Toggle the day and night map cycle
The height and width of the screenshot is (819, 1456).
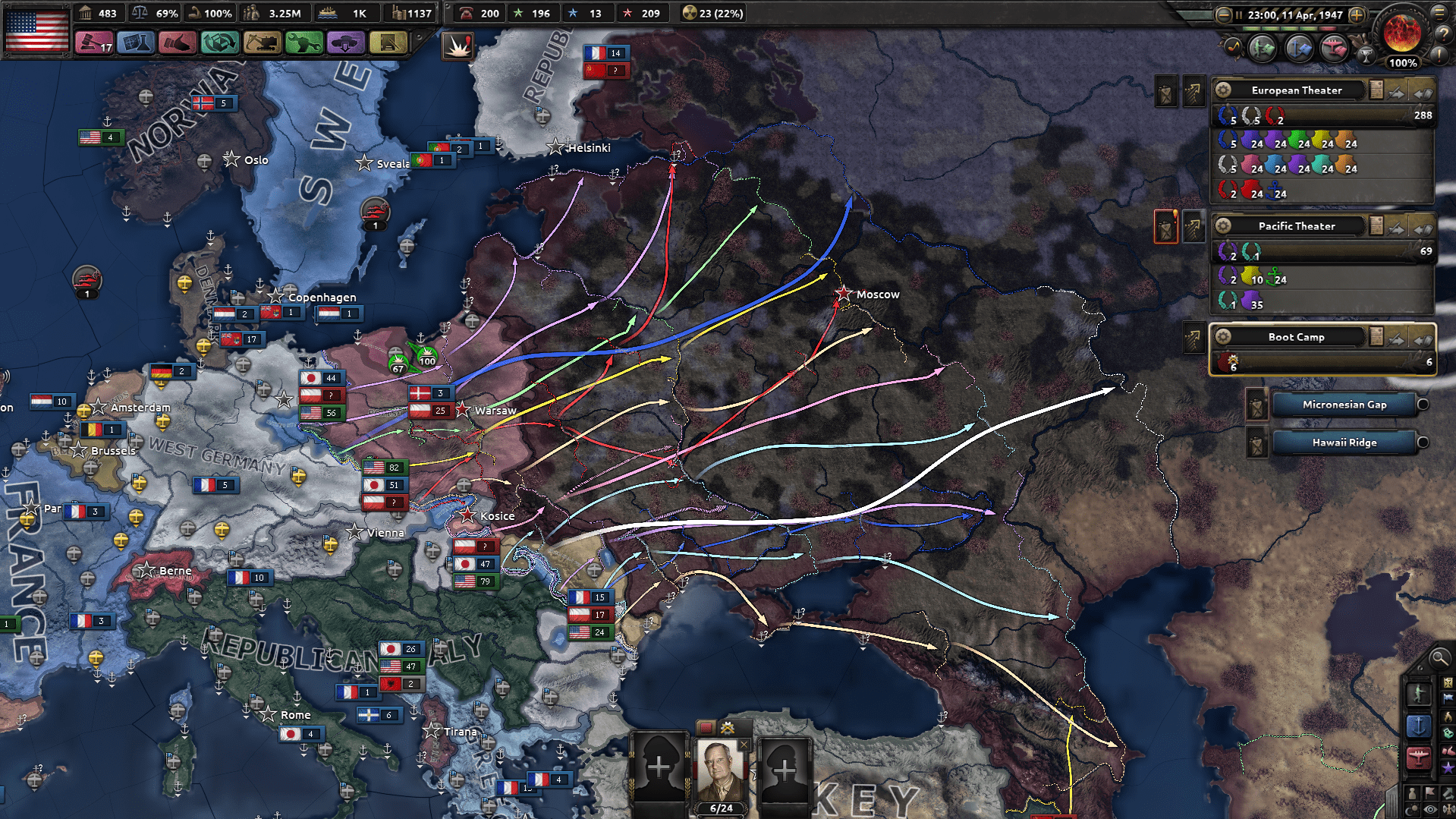1412,808
